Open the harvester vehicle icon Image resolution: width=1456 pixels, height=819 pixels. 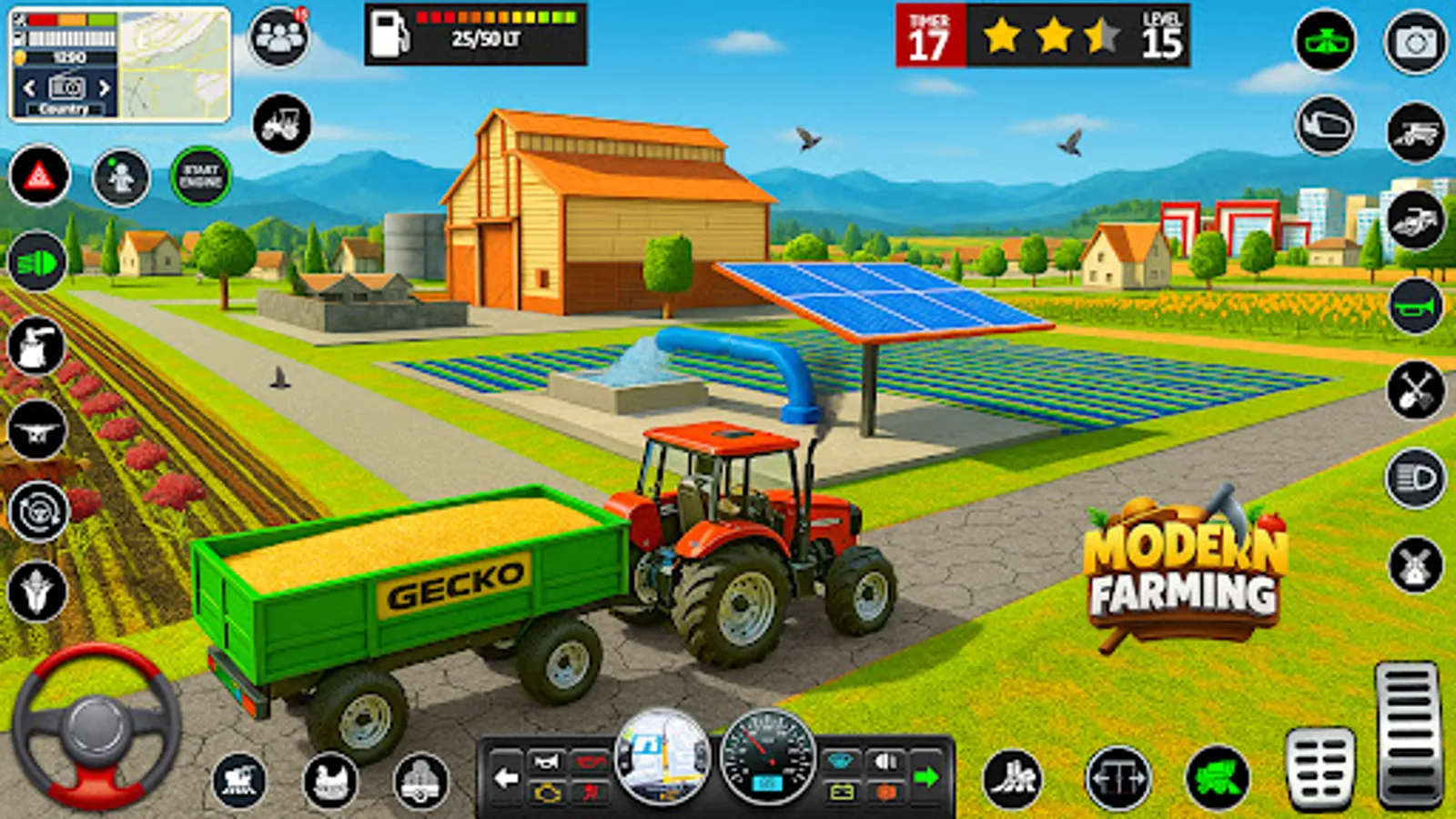[1414, 134]
